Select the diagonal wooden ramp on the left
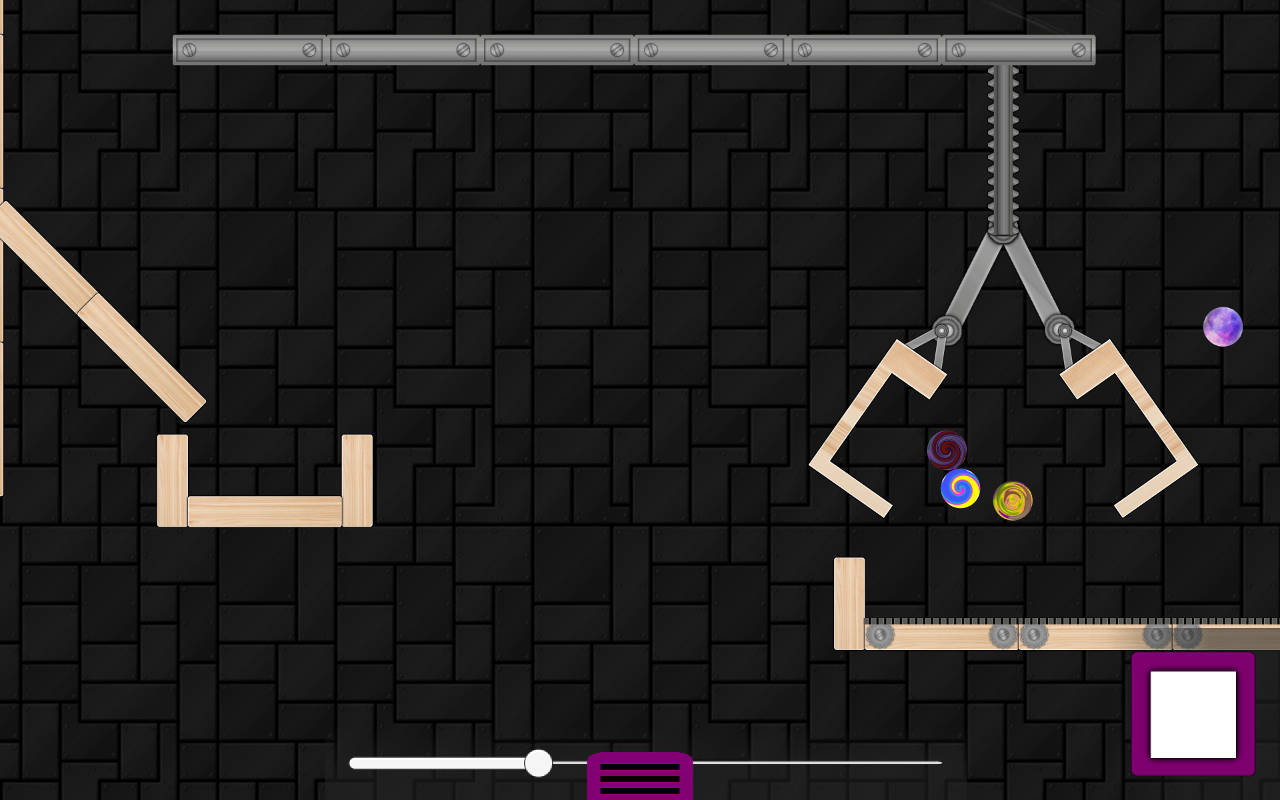The image size is (1280, 800). pyautogui.click(x=100, y=310)
